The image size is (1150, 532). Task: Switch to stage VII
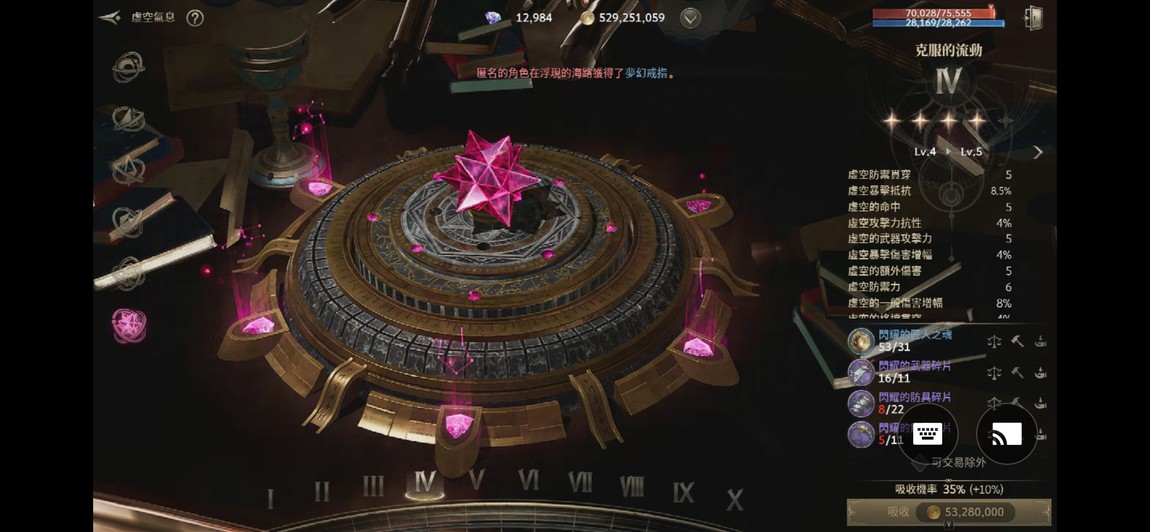click(580, 482)
